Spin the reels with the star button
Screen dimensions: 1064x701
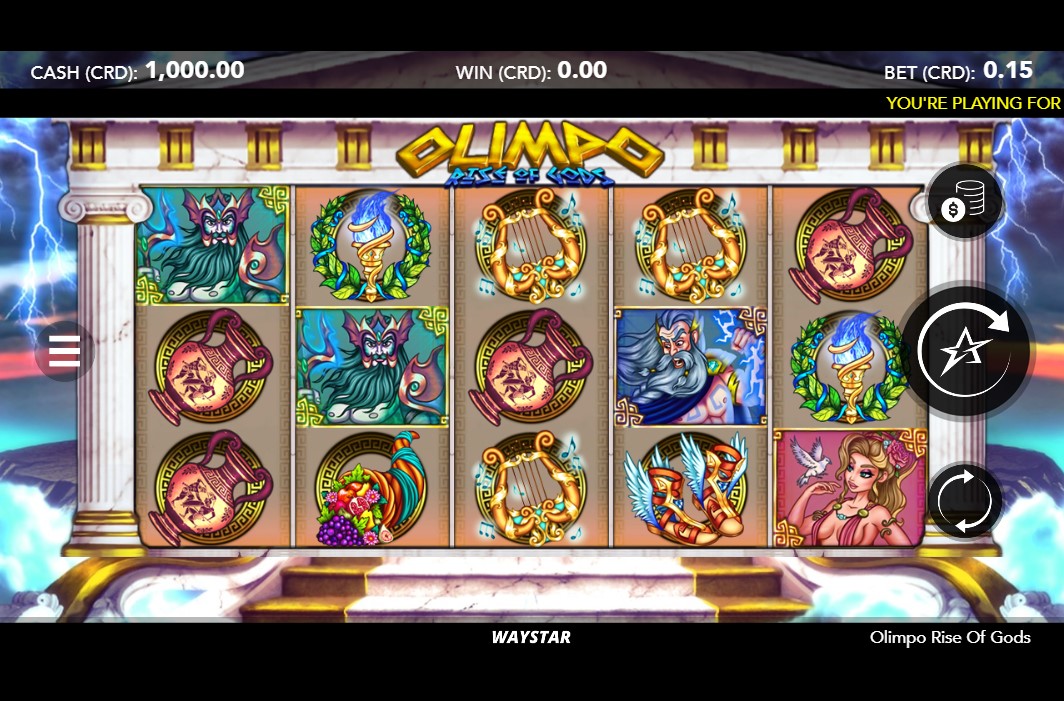[967, 350]
